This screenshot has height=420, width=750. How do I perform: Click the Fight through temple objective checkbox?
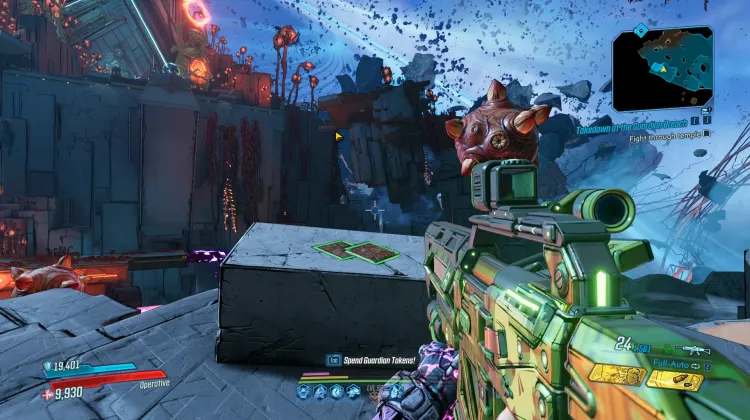point(706,133)
